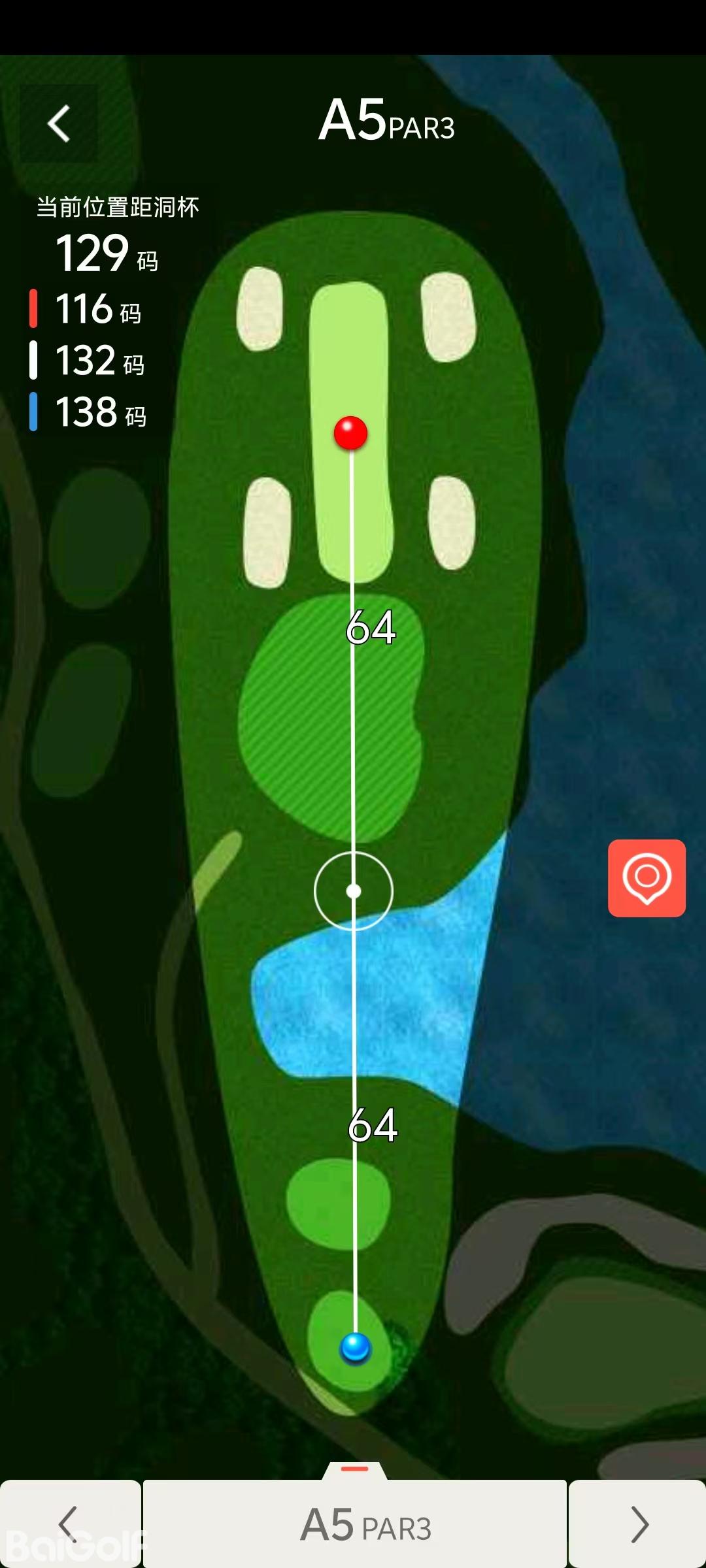
Task: Tap the red location pin button
Action: (x=647, y=877)
